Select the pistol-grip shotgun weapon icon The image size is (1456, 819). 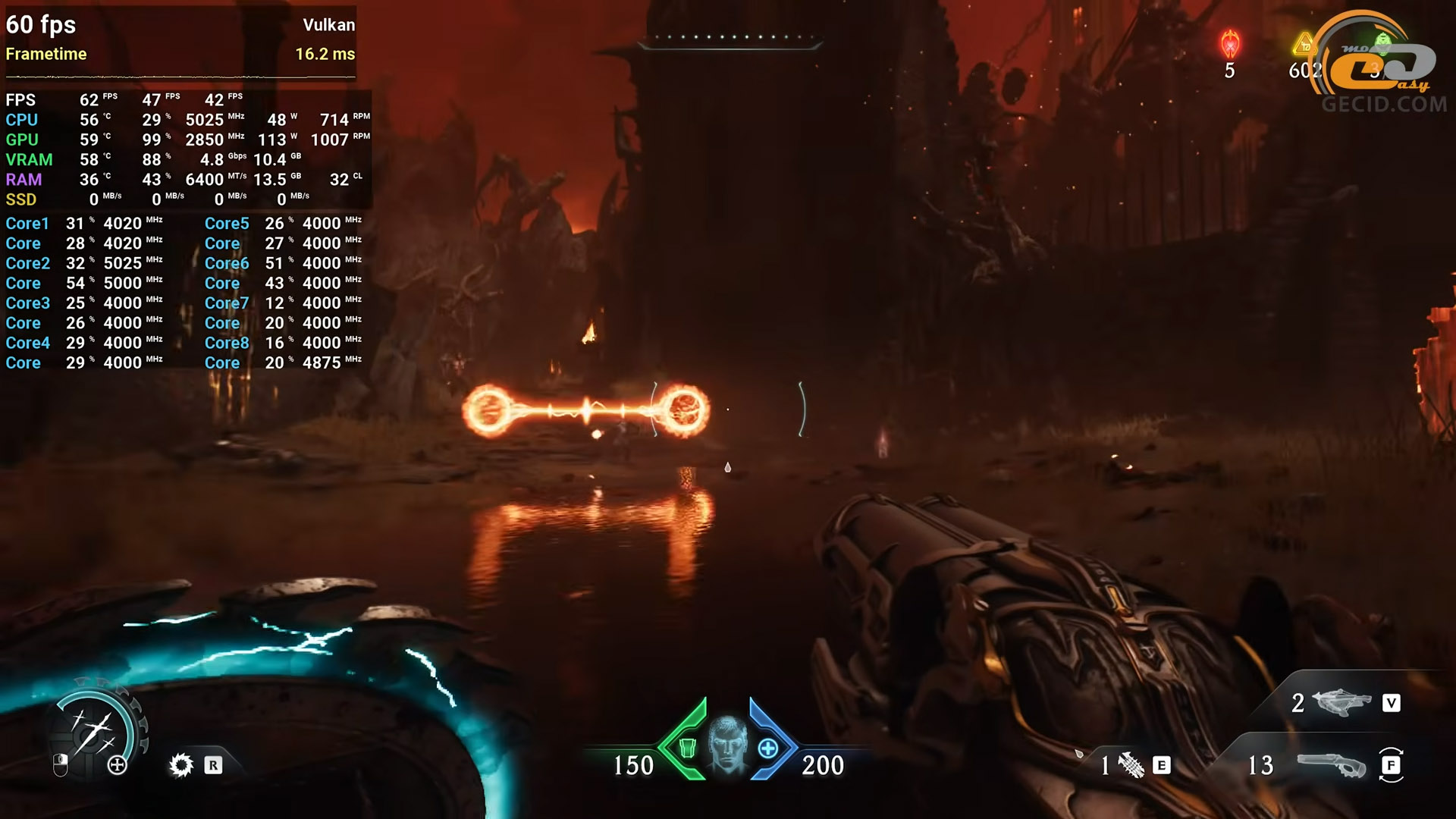(x=1331, y=764)
